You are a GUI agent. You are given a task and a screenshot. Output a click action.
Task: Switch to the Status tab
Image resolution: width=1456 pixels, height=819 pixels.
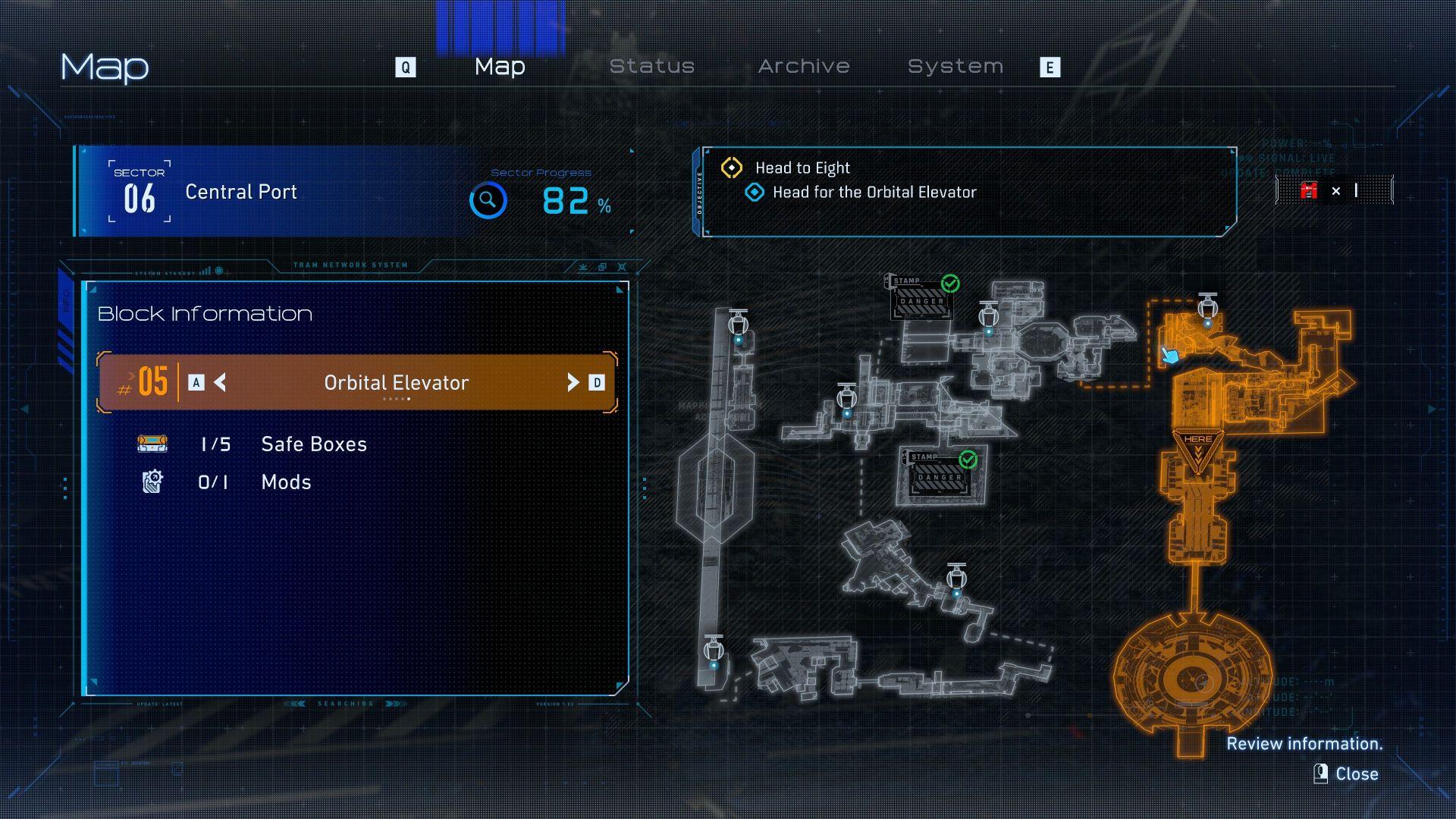652,67
